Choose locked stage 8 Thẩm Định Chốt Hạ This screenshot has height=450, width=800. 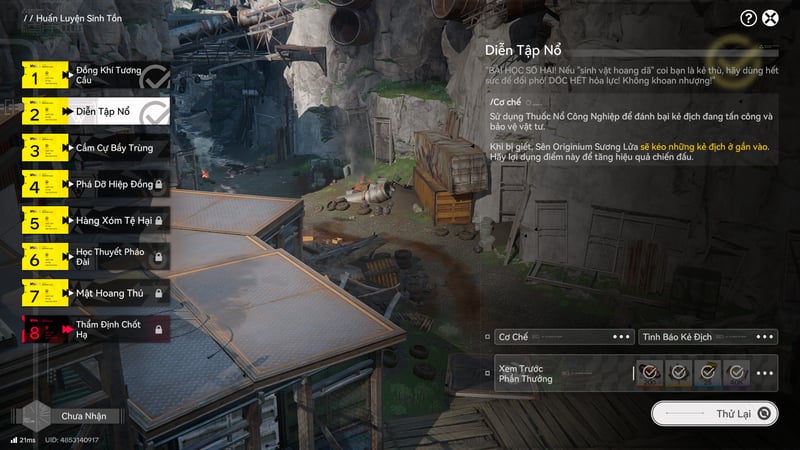(95, 329)
